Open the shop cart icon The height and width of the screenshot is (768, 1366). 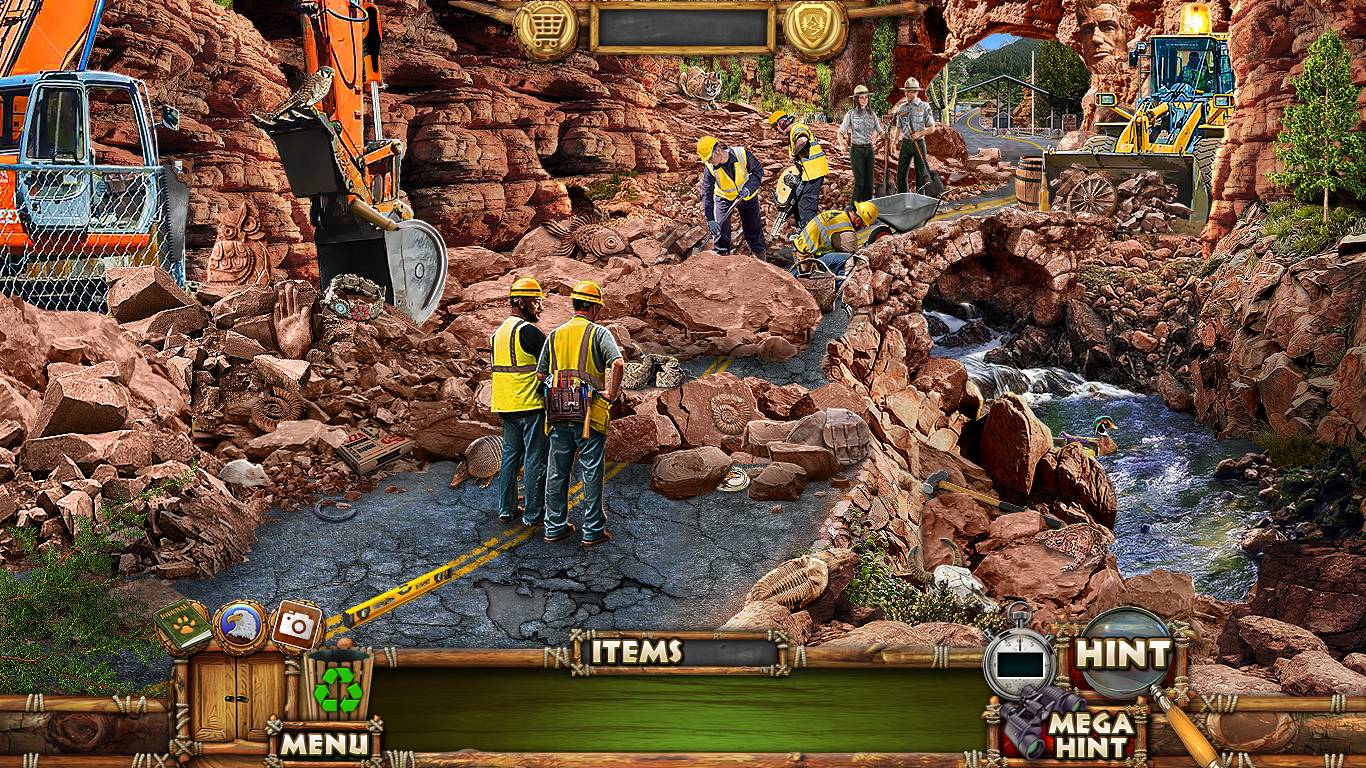pyautogui.click(x=546, y=29)
